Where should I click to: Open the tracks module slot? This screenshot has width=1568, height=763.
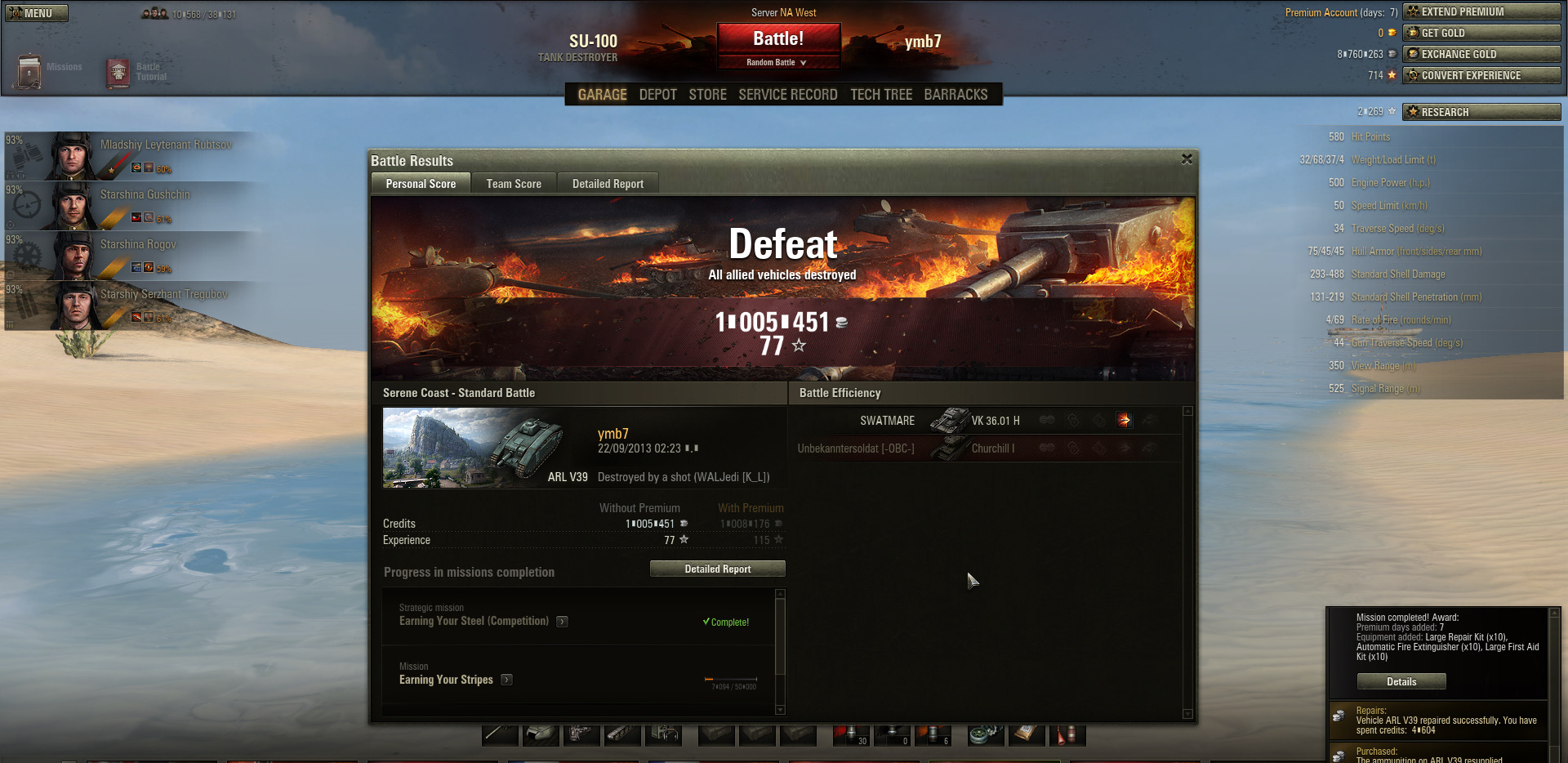tap(623, 735)
